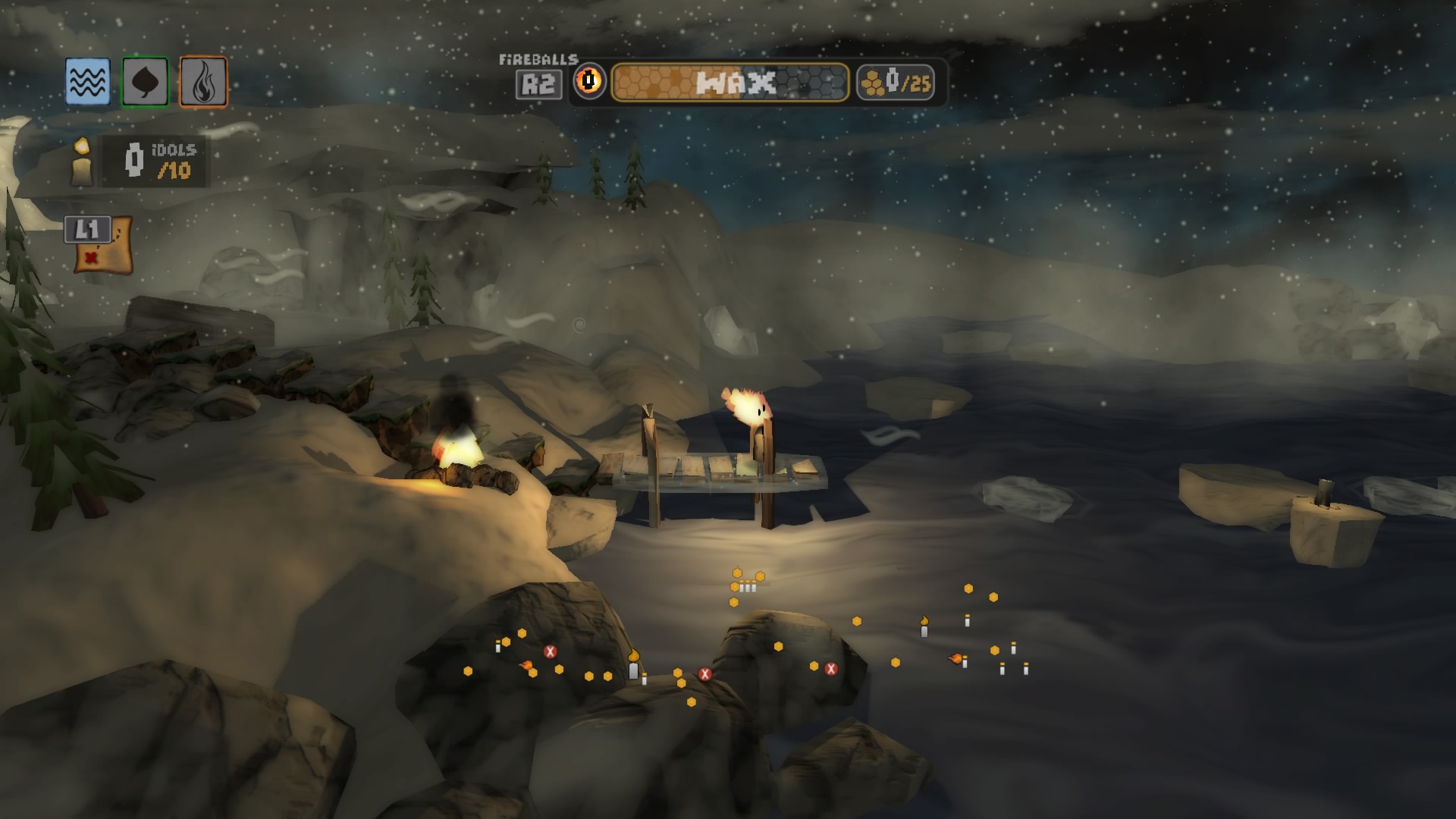The height and width of the screenshot is (819, 1456).
Task: Click the WAX label on the meter
Action: click(734, 83)
